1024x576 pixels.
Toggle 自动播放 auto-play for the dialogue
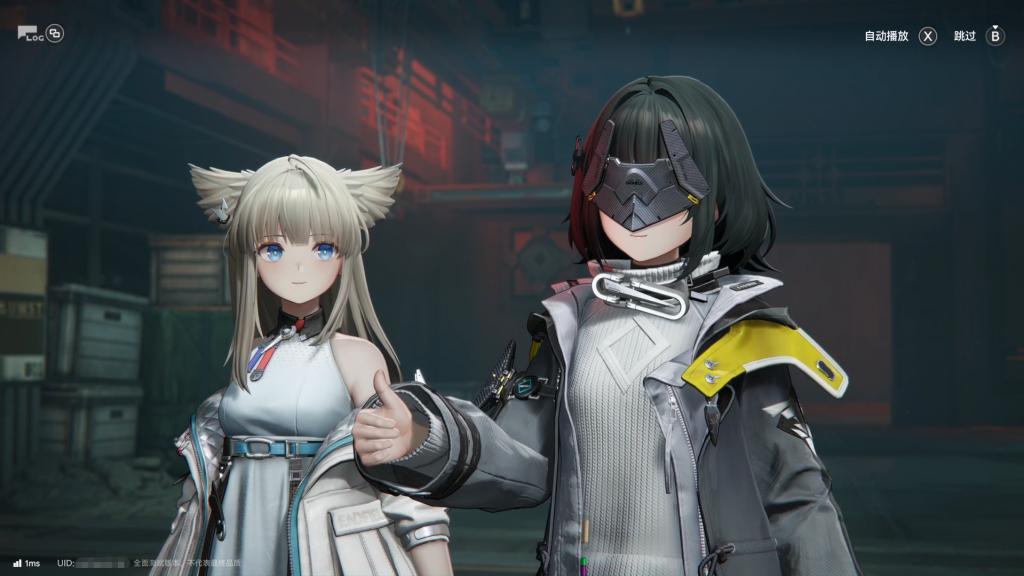[900, 36]
